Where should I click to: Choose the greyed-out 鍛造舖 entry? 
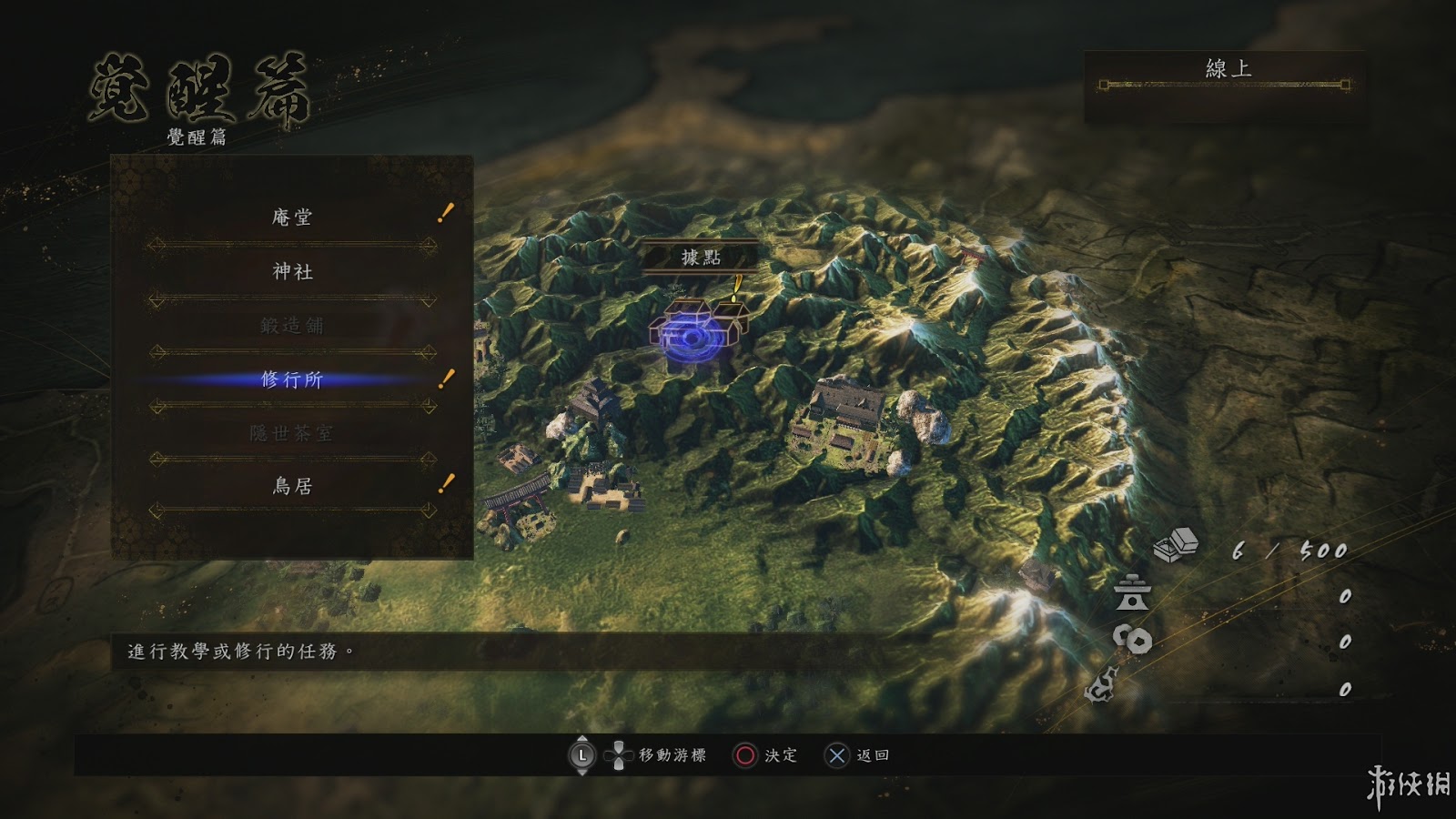[292, 325]
